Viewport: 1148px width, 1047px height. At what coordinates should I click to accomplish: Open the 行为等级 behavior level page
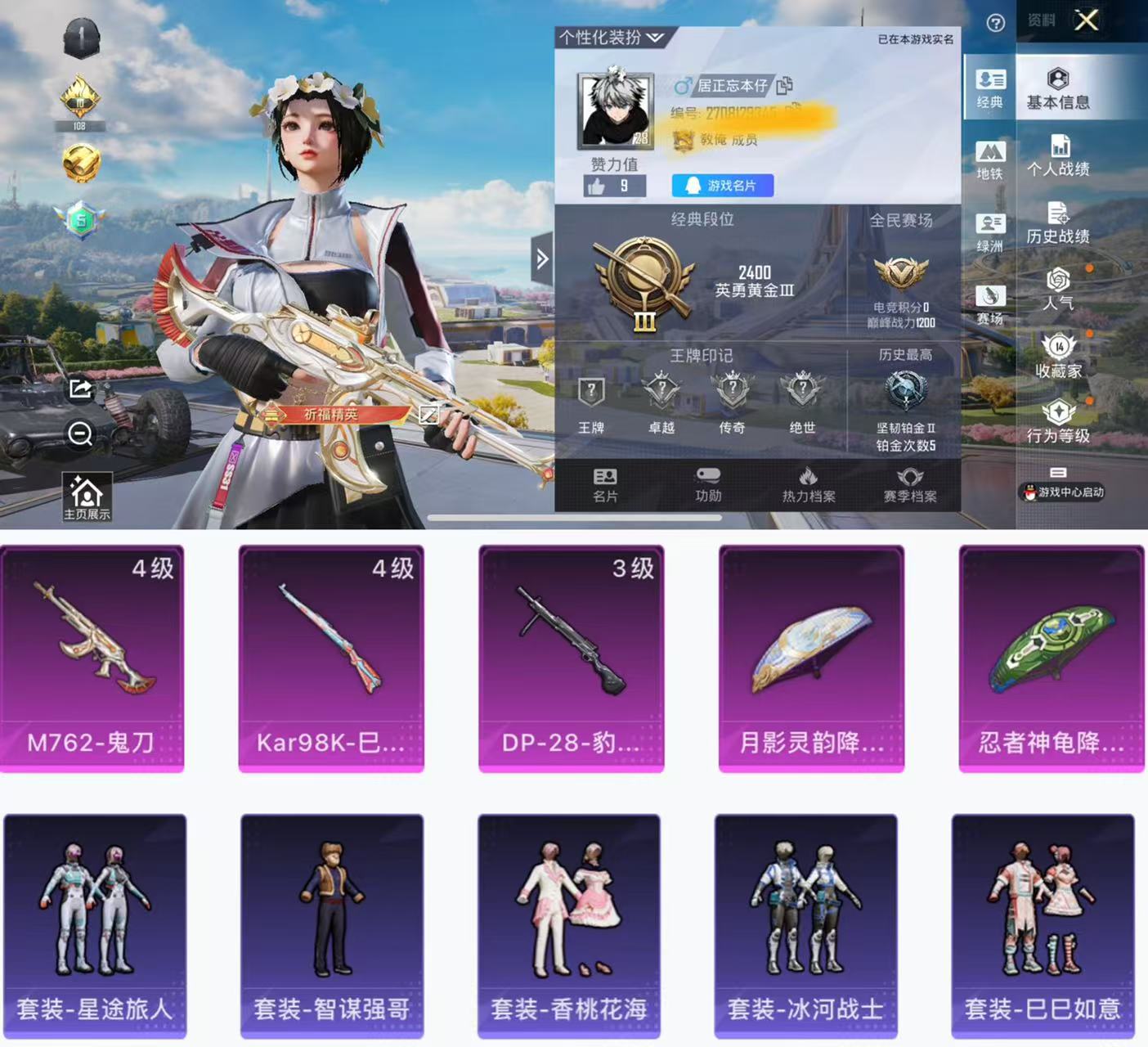point(1058,422)
